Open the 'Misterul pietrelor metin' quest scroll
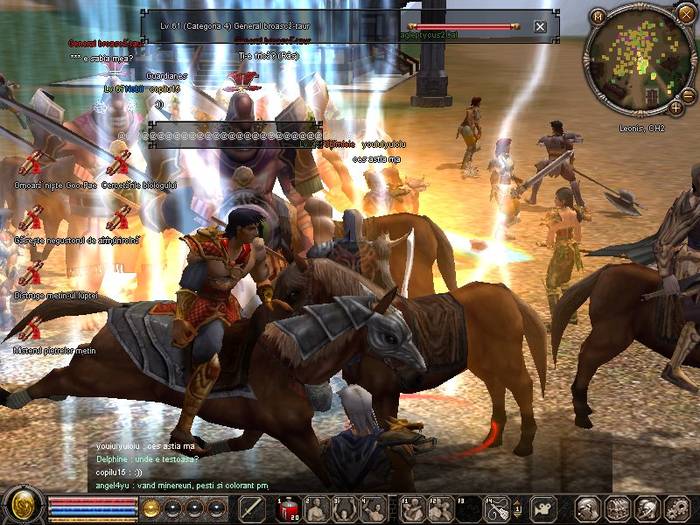Image resolution: width=700 pixels, height=525 pixels. click(x=31, y=328)
